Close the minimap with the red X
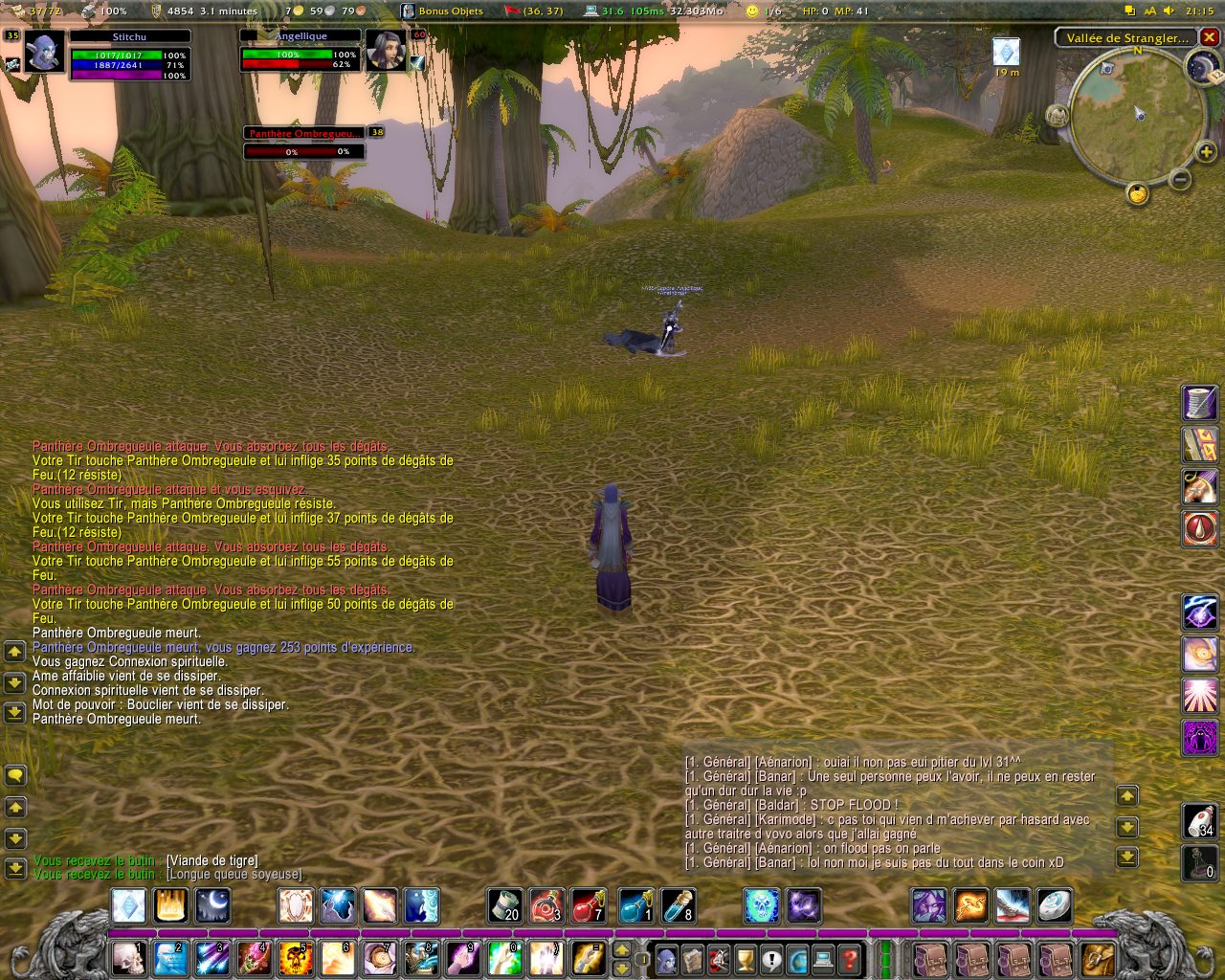The height and width of the screenshot is (980, 1225). (x=1210, y=37)
